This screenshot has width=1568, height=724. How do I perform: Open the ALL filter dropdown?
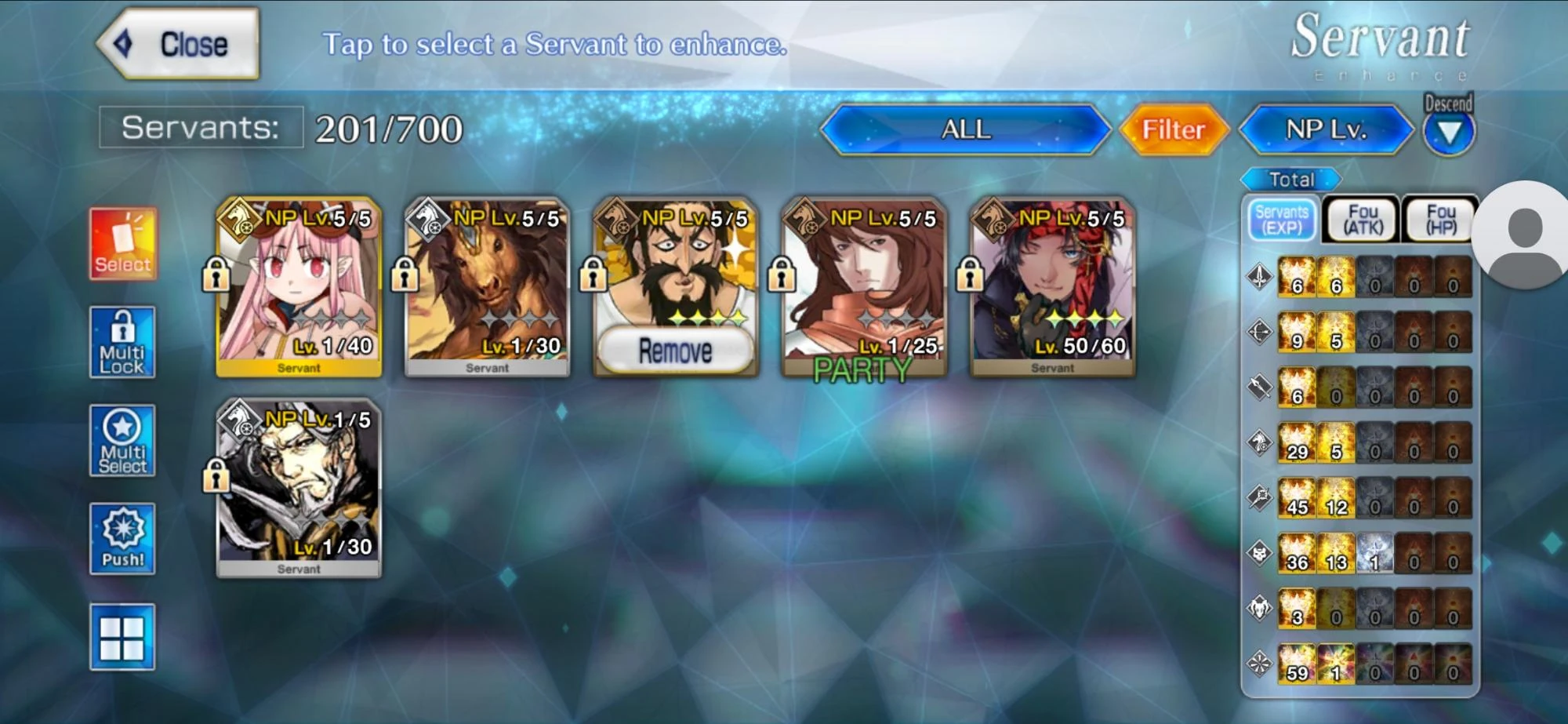[964, 129]
